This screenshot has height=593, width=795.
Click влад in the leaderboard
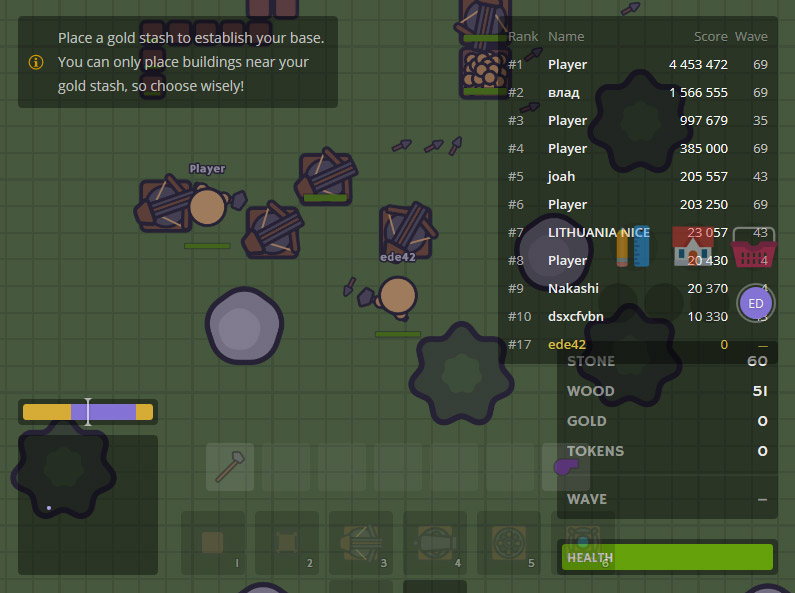637,93
